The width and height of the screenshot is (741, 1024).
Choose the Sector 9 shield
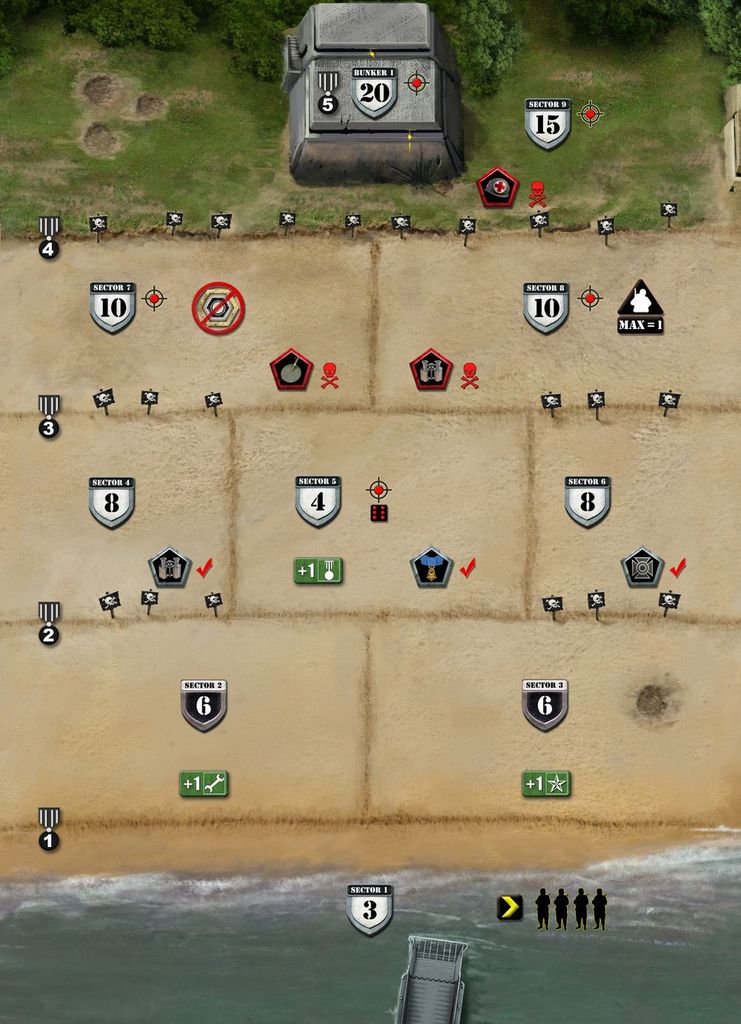[547, 123]
